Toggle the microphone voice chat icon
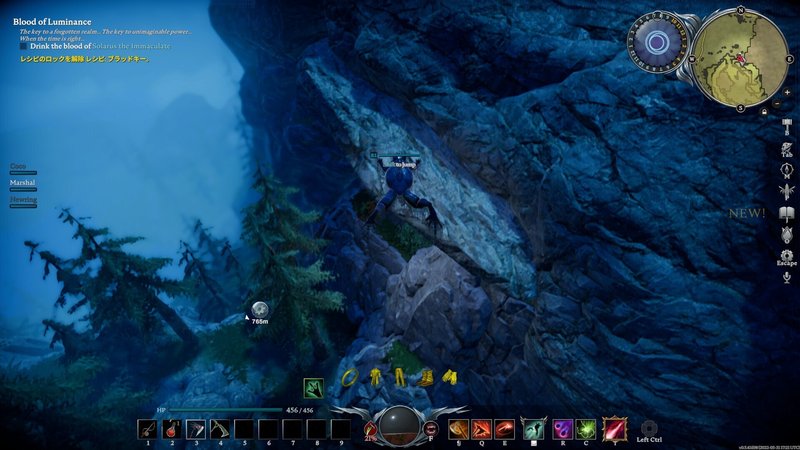This screenshot has height=450, width=800. (x=787, y=275)
